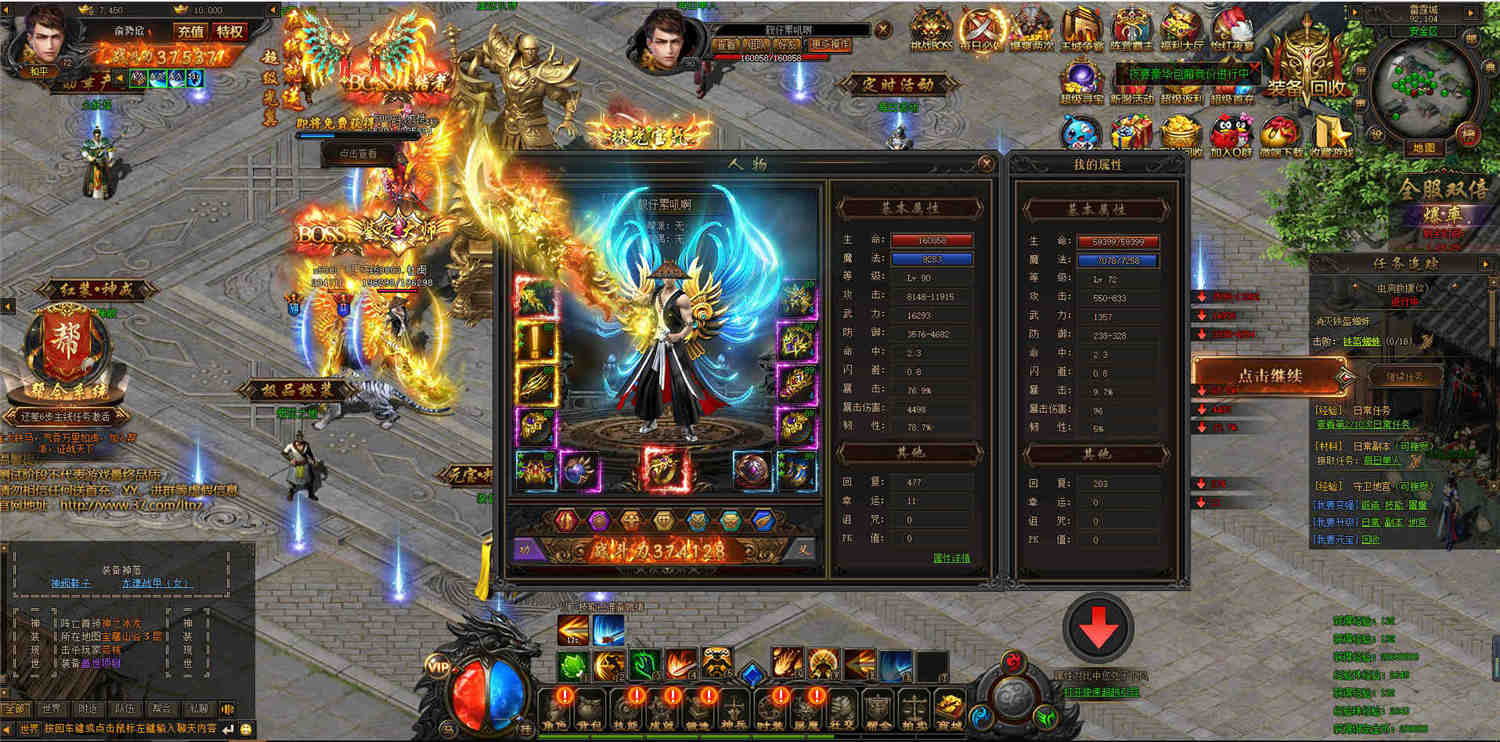Viewport: 1500px width, 742px height.
Task: Click the 属性详情 attribute details link
Action: [950, 558]
